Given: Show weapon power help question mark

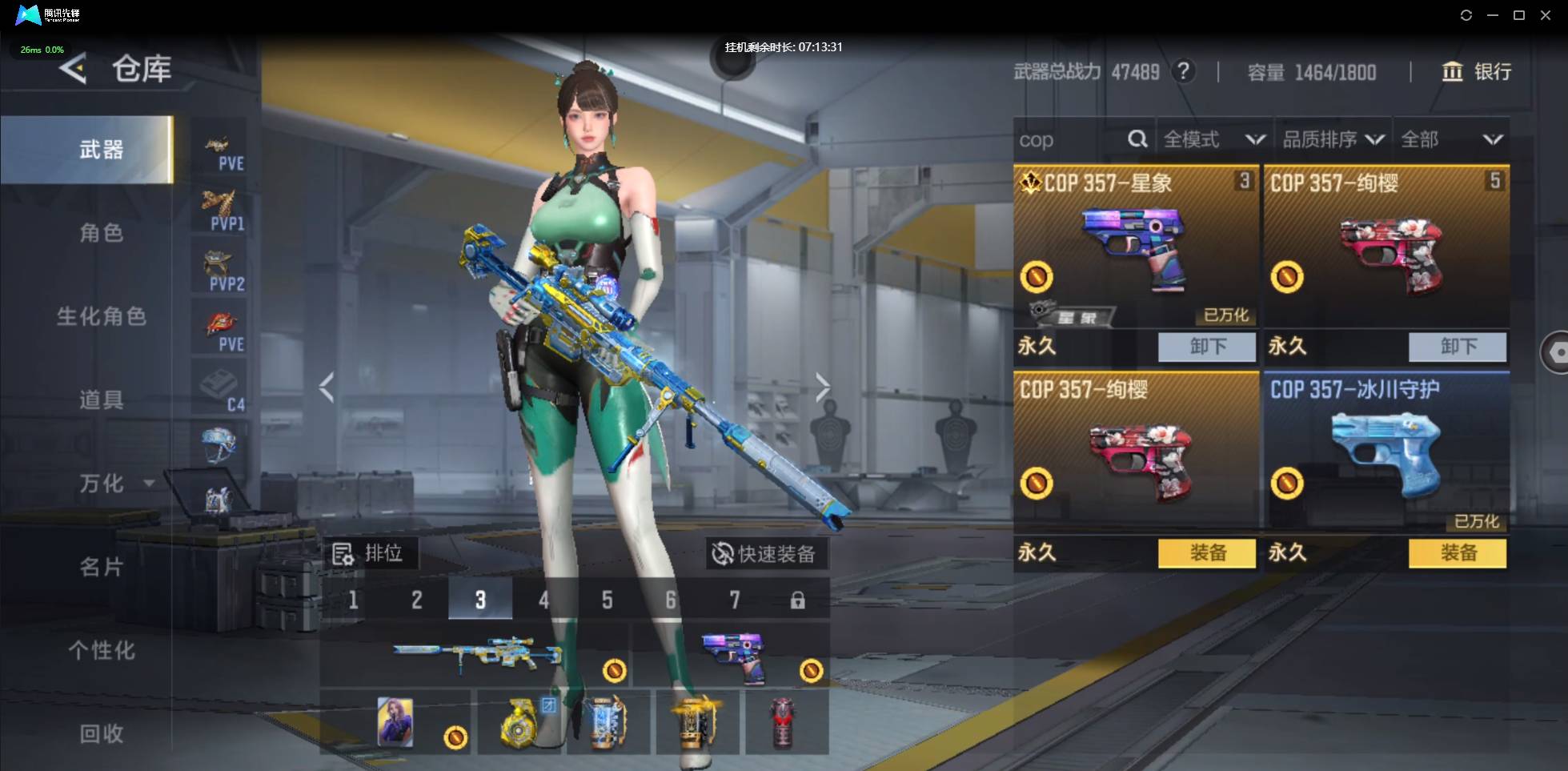Looking at the screenshot, I should coord(1183,72).
